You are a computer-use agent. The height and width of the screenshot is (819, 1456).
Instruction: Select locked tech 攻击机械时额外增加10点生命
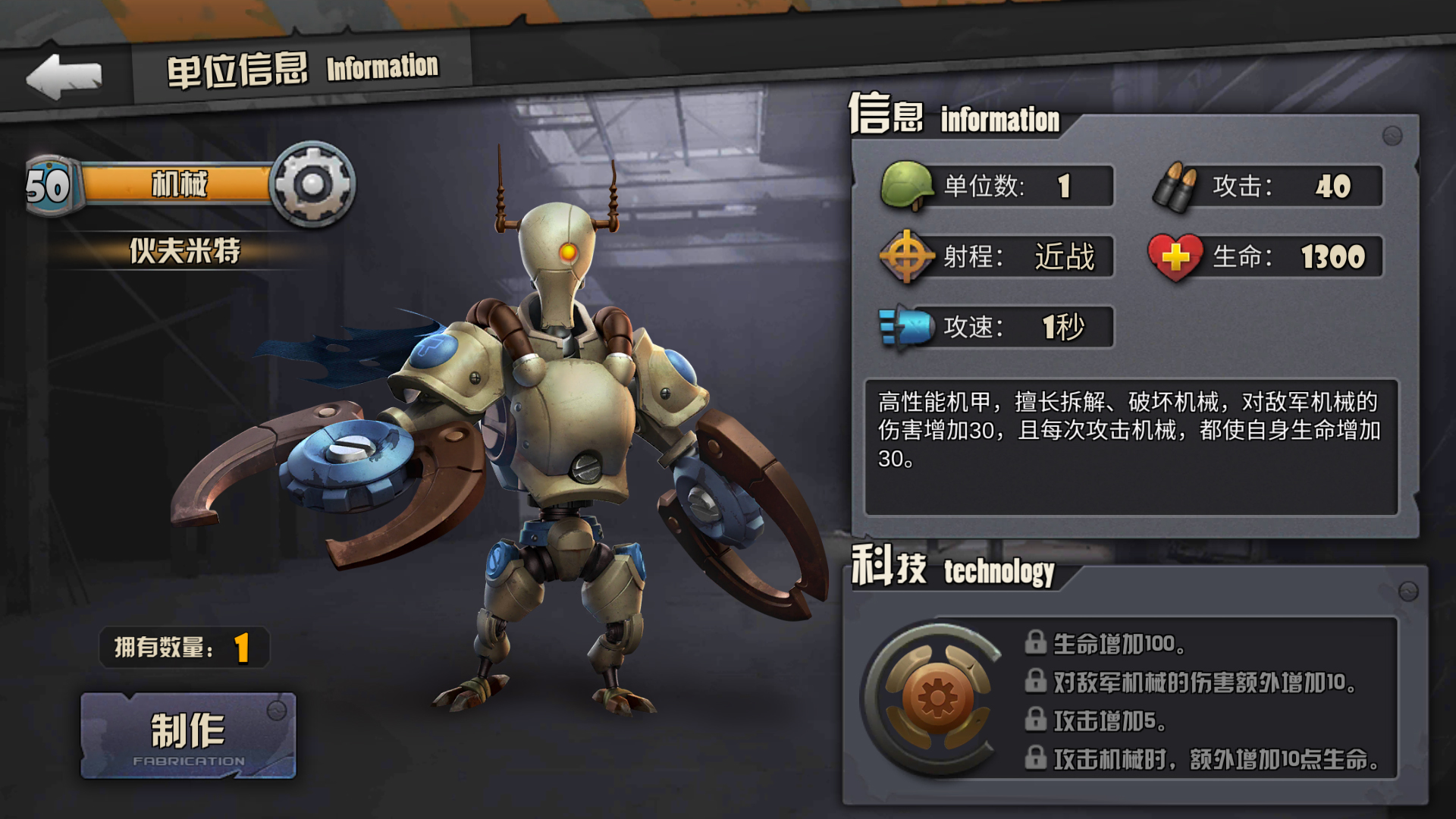click(x=1202, y=758)
